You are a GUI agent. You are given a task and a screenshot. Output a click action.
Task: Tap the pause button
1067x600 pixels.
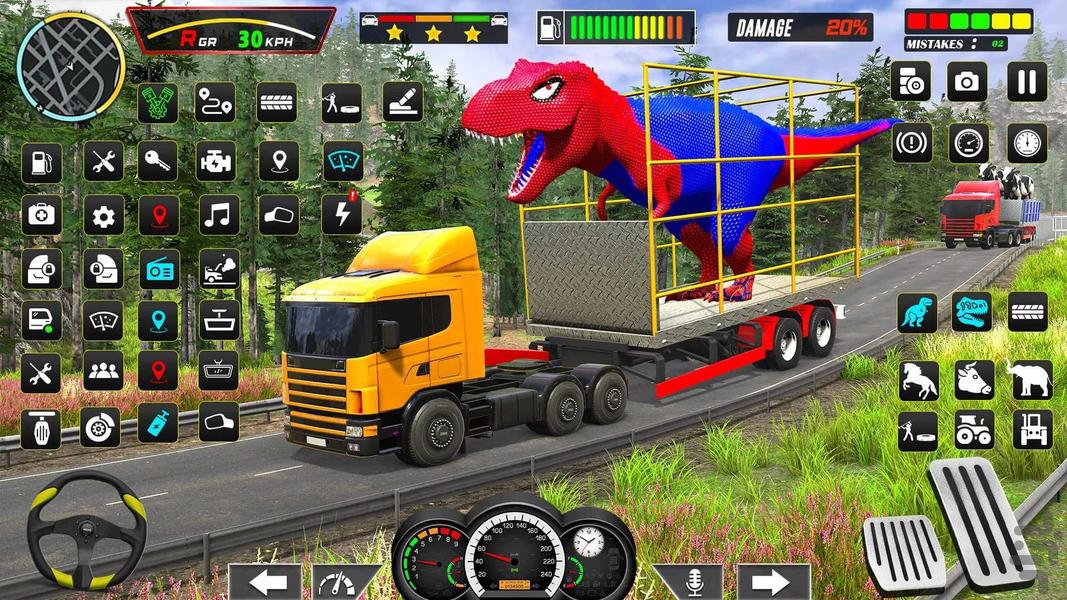tap(1026, 82)
